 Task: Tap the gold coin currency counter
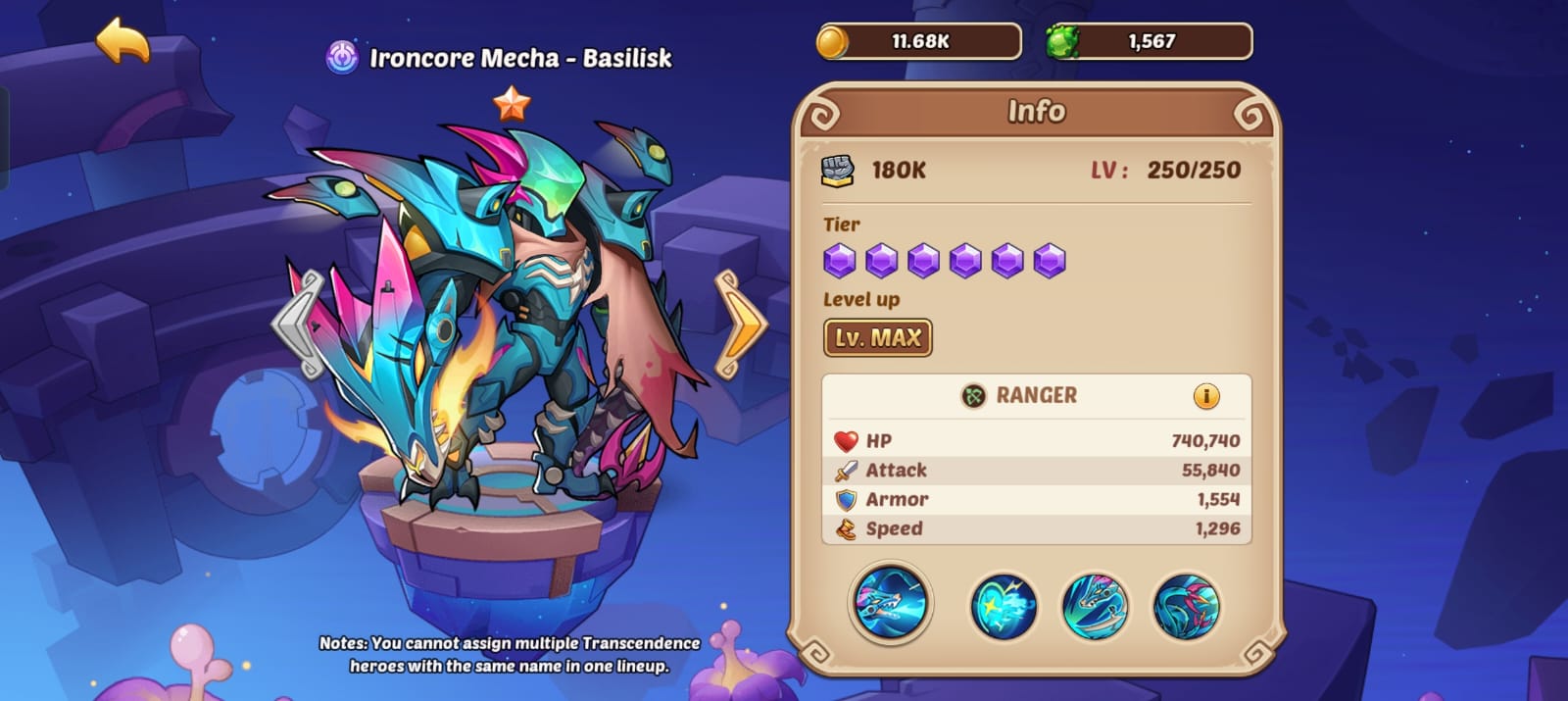pyautogui.click(x=918, y=42)
